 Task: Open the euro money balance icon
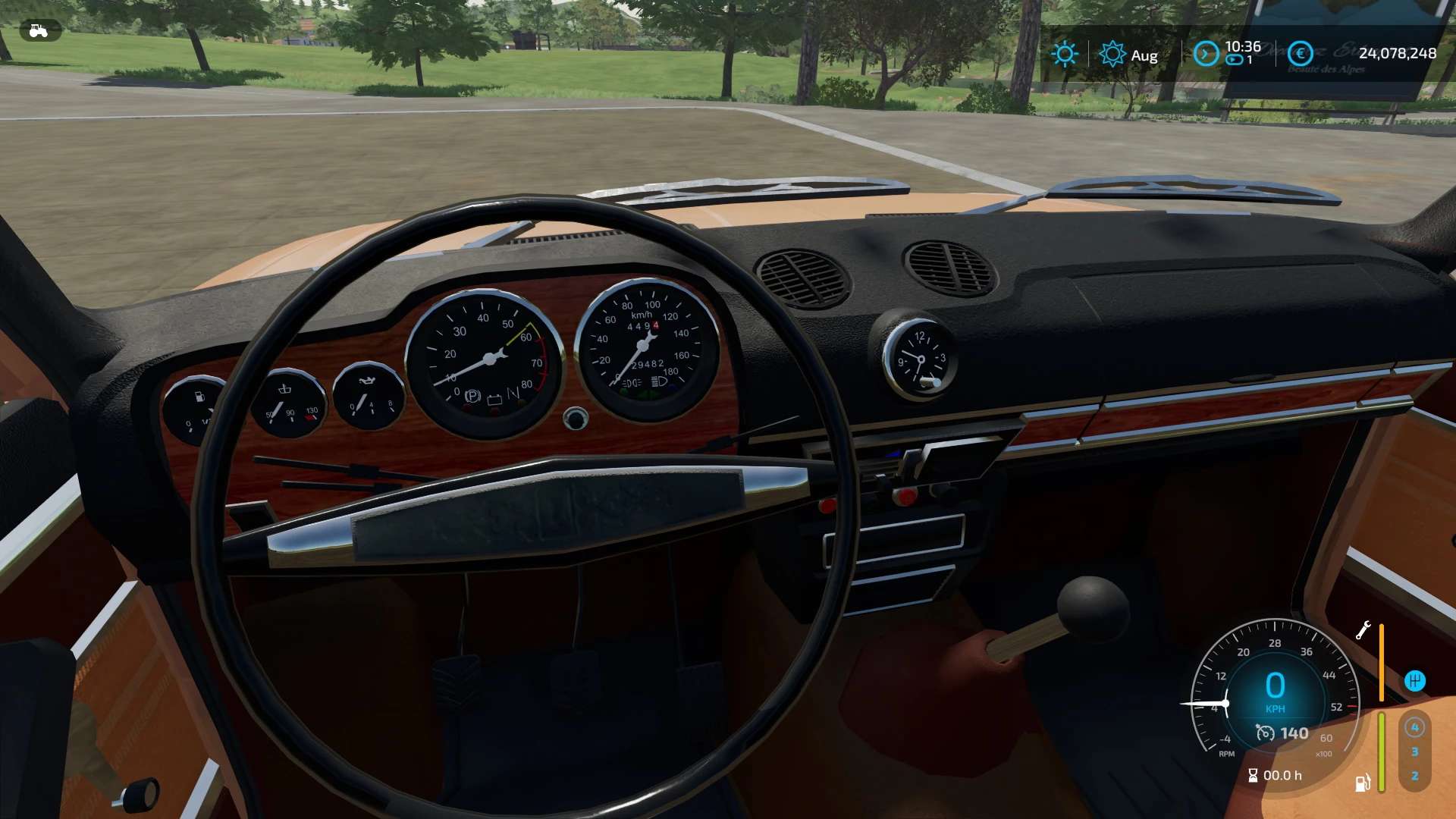(1301, 53)
